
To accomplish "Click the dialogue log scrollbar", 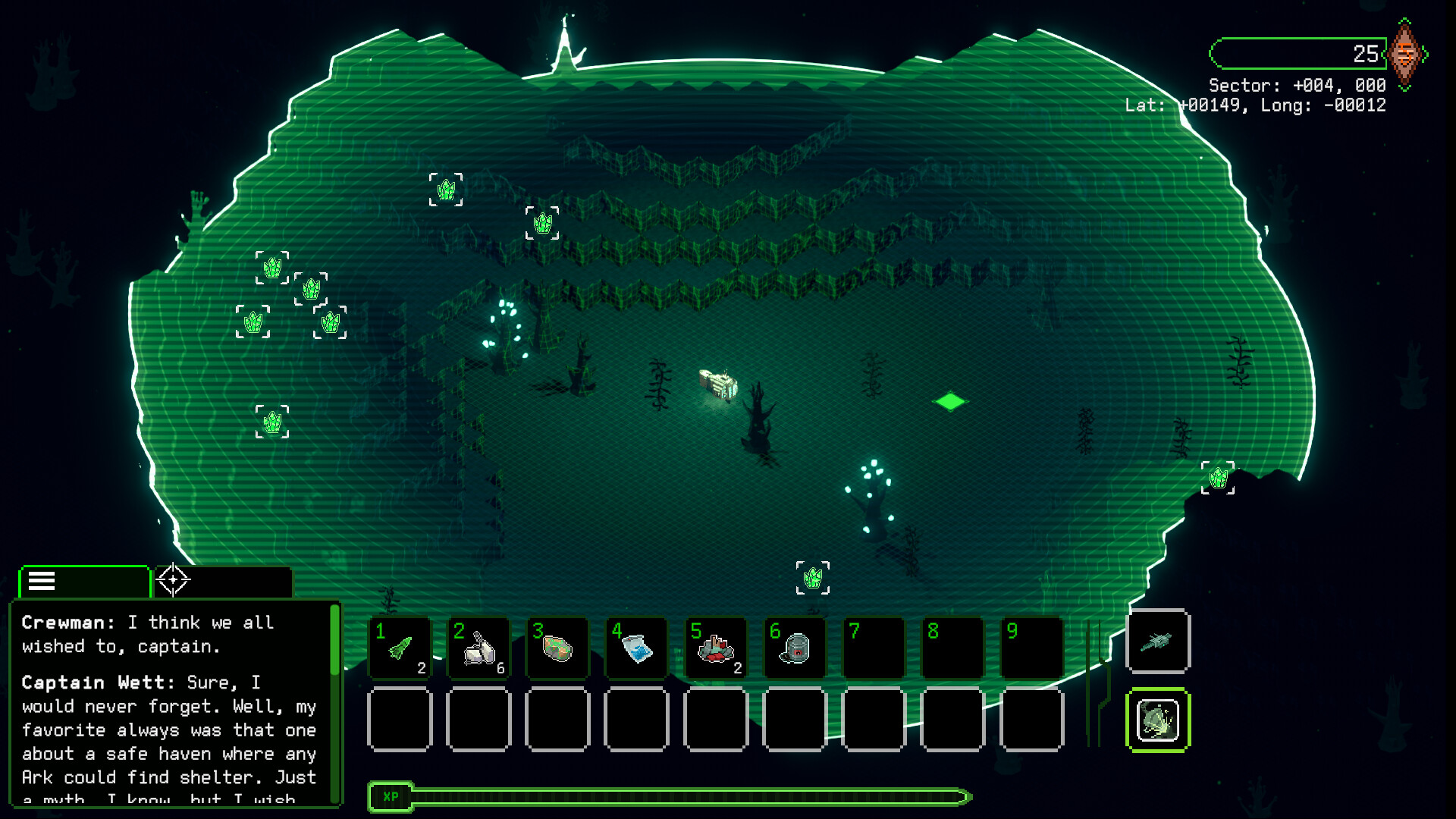I will click(x=334, y=641).
